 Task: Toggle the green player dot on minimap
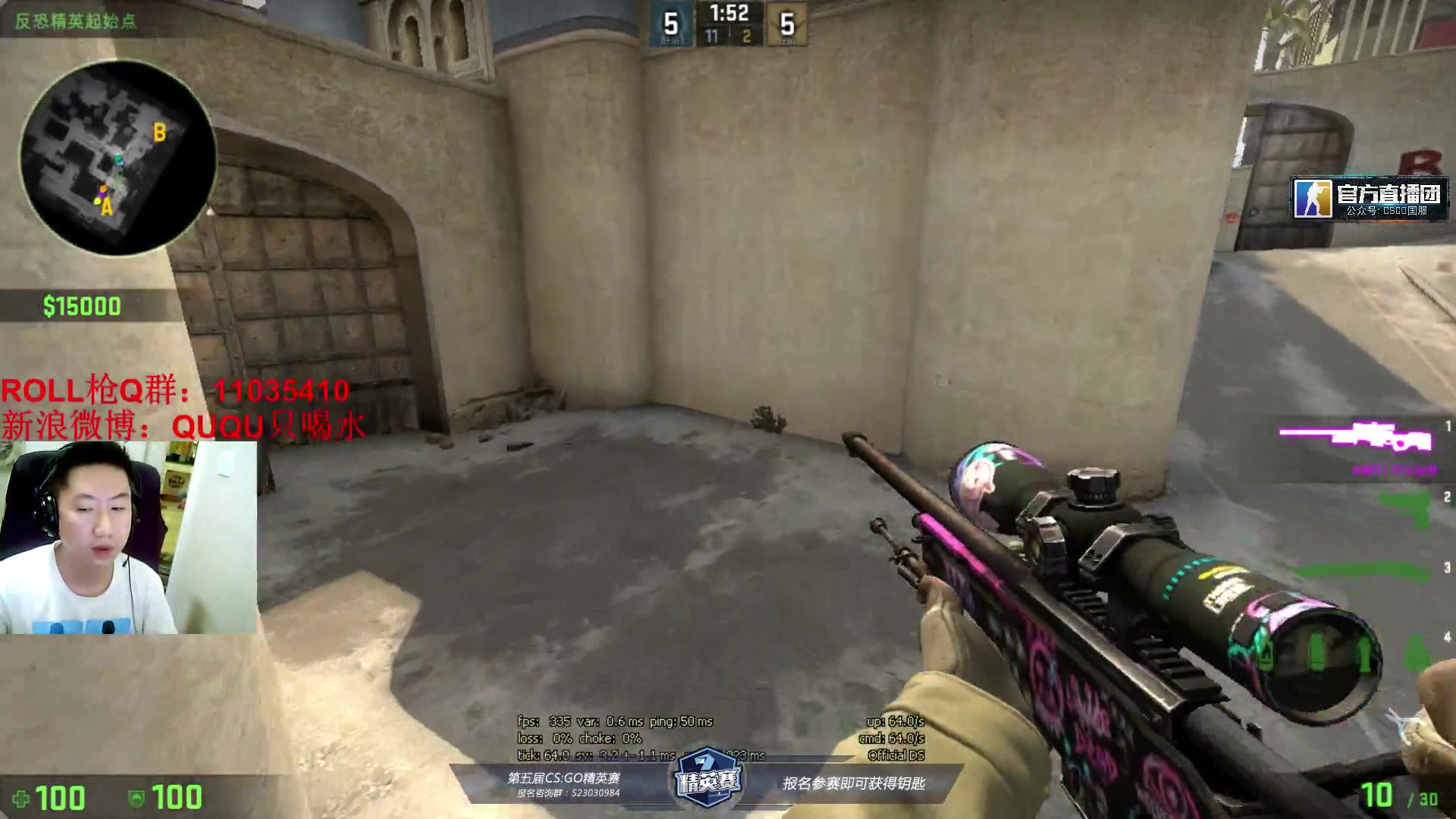click(x=118, y=157)
